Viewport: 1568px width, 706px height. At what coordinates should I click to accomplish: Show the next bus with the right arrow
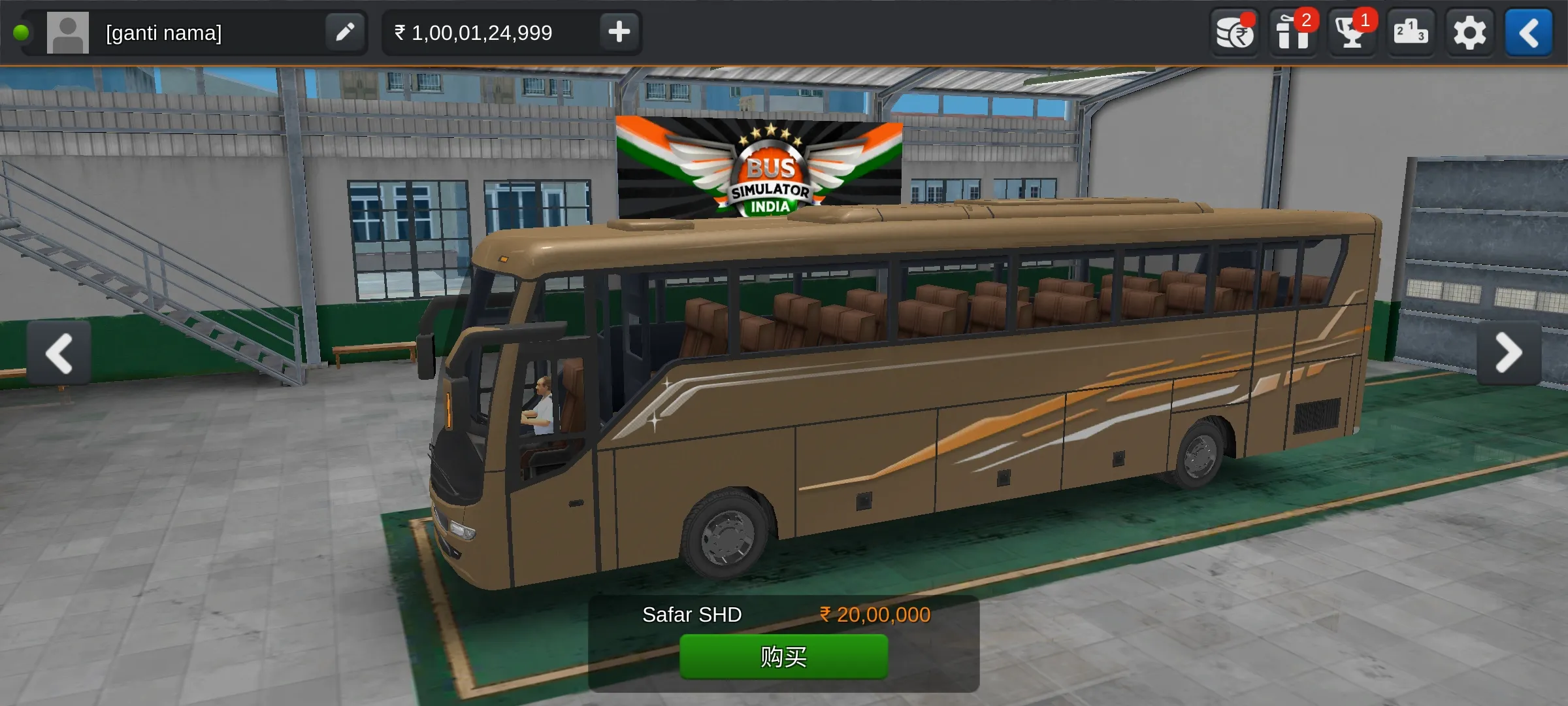pos(1509,353)
